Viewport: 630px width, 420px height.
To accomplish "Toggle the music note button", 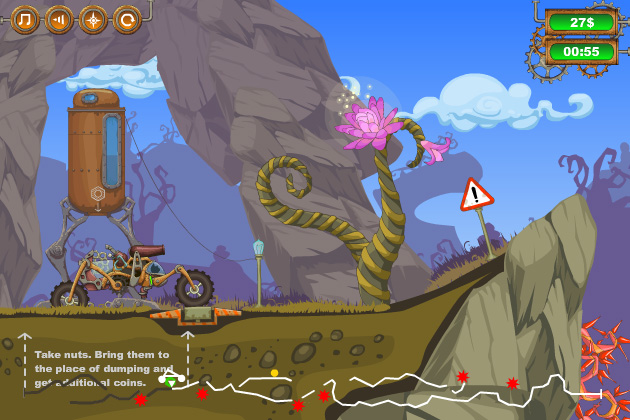I will coord(25,19).
